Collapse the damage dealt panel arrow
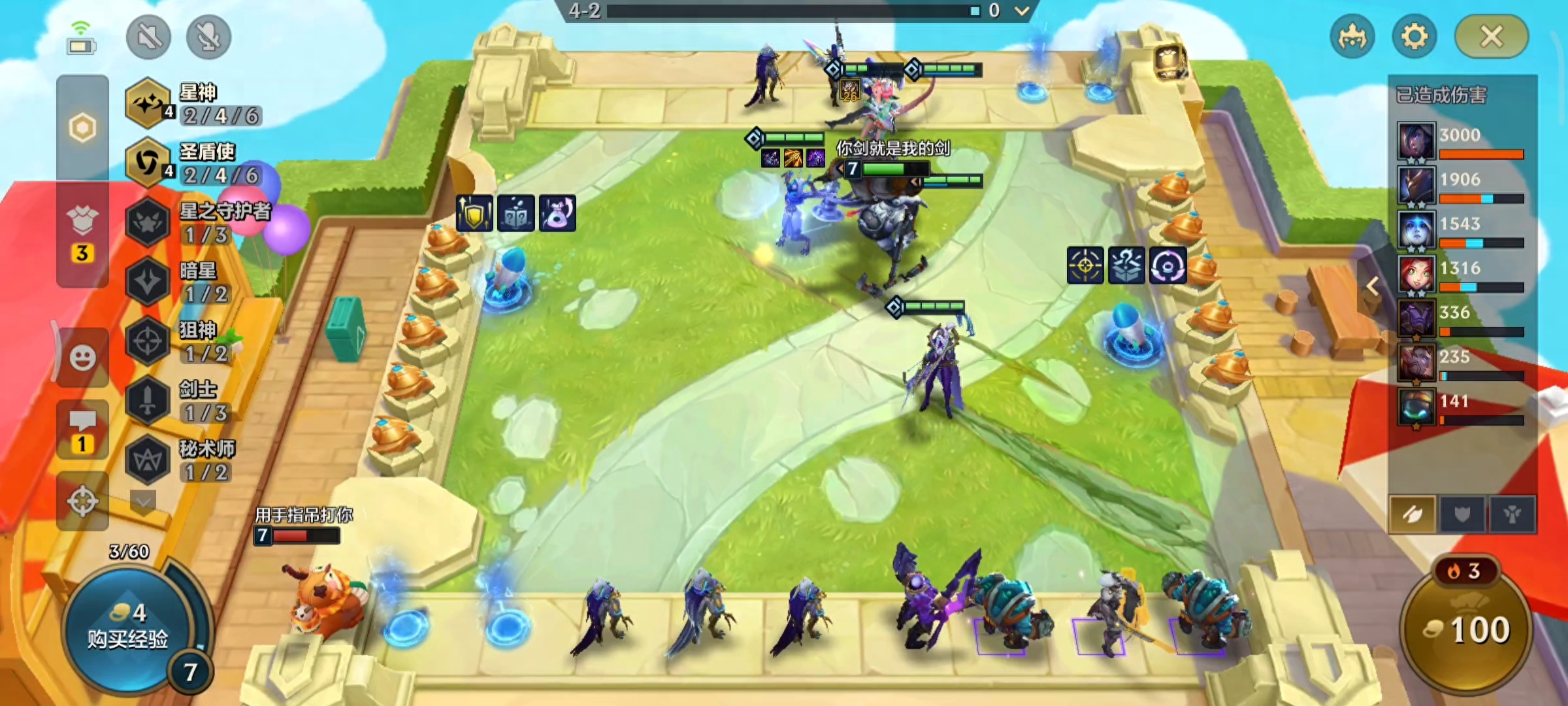Image resolution: width=1568 pixels, height=706 pixels. tap(1373, 286)
